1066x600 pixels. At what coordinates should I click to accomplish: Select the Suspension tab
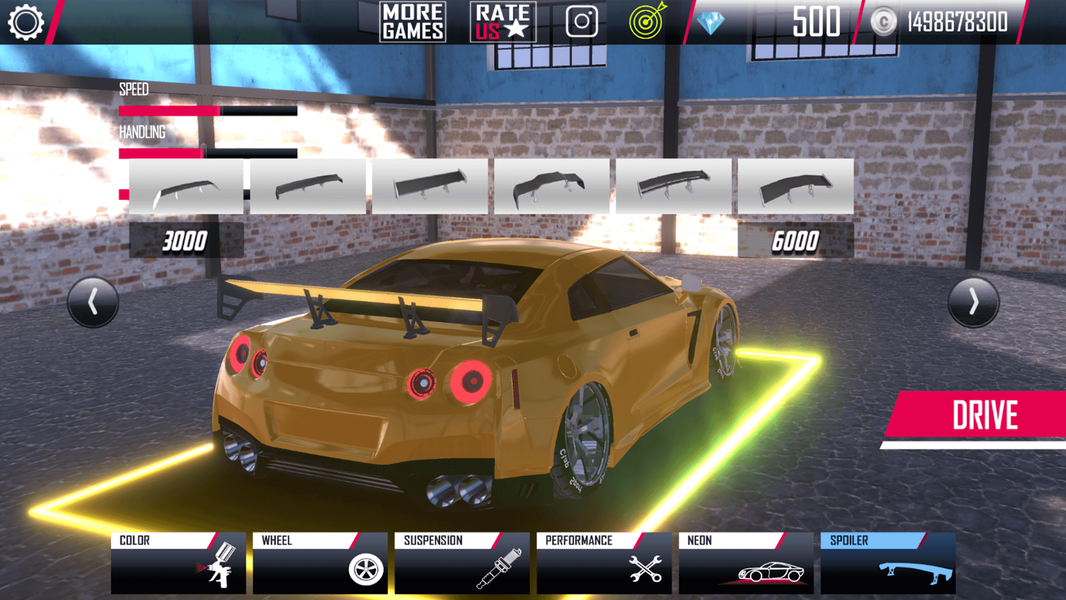click(462, 563)
